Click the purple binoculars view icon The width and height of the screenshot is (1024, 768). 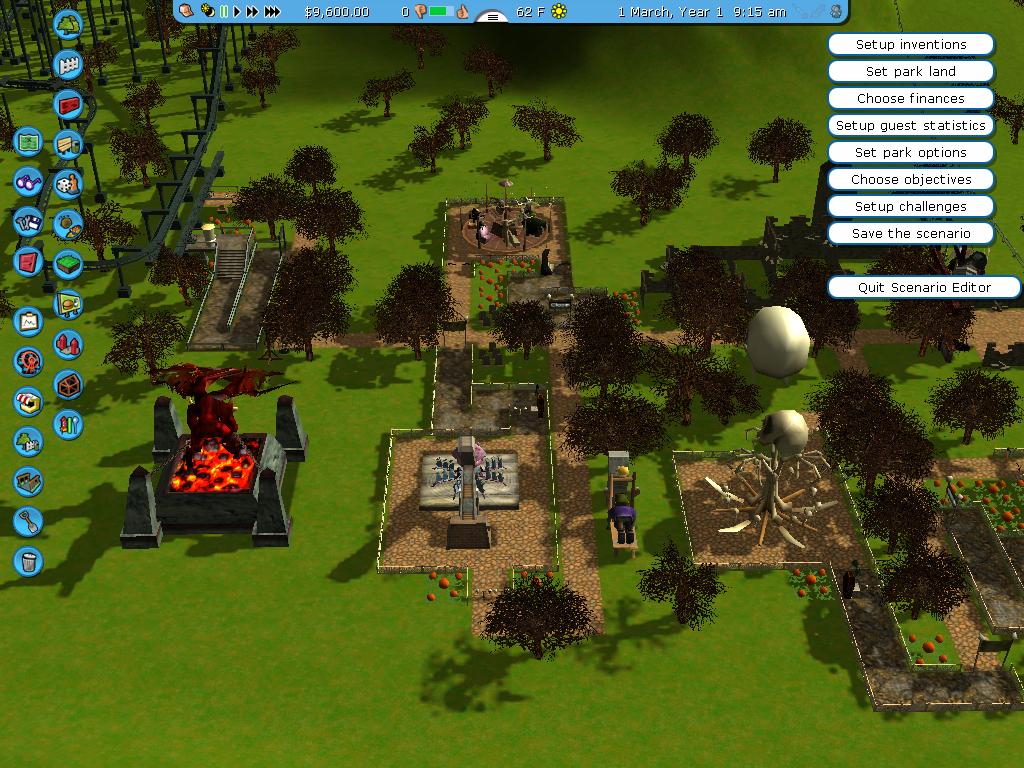pos(28,182)
